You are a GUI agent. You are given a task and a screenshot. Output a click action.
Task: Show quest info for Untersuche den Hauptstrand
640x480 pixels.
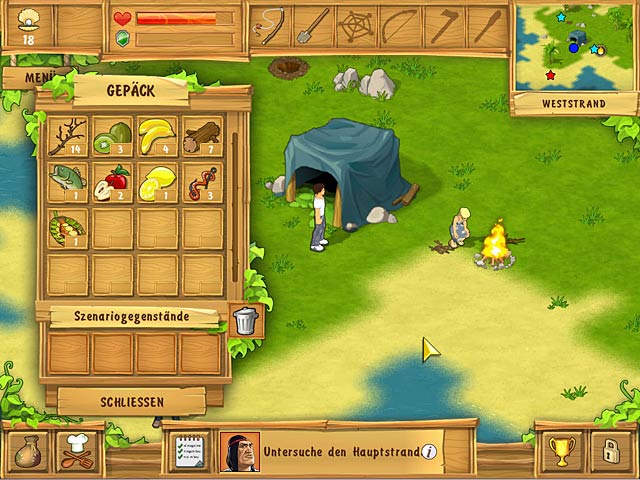point(429,452)
